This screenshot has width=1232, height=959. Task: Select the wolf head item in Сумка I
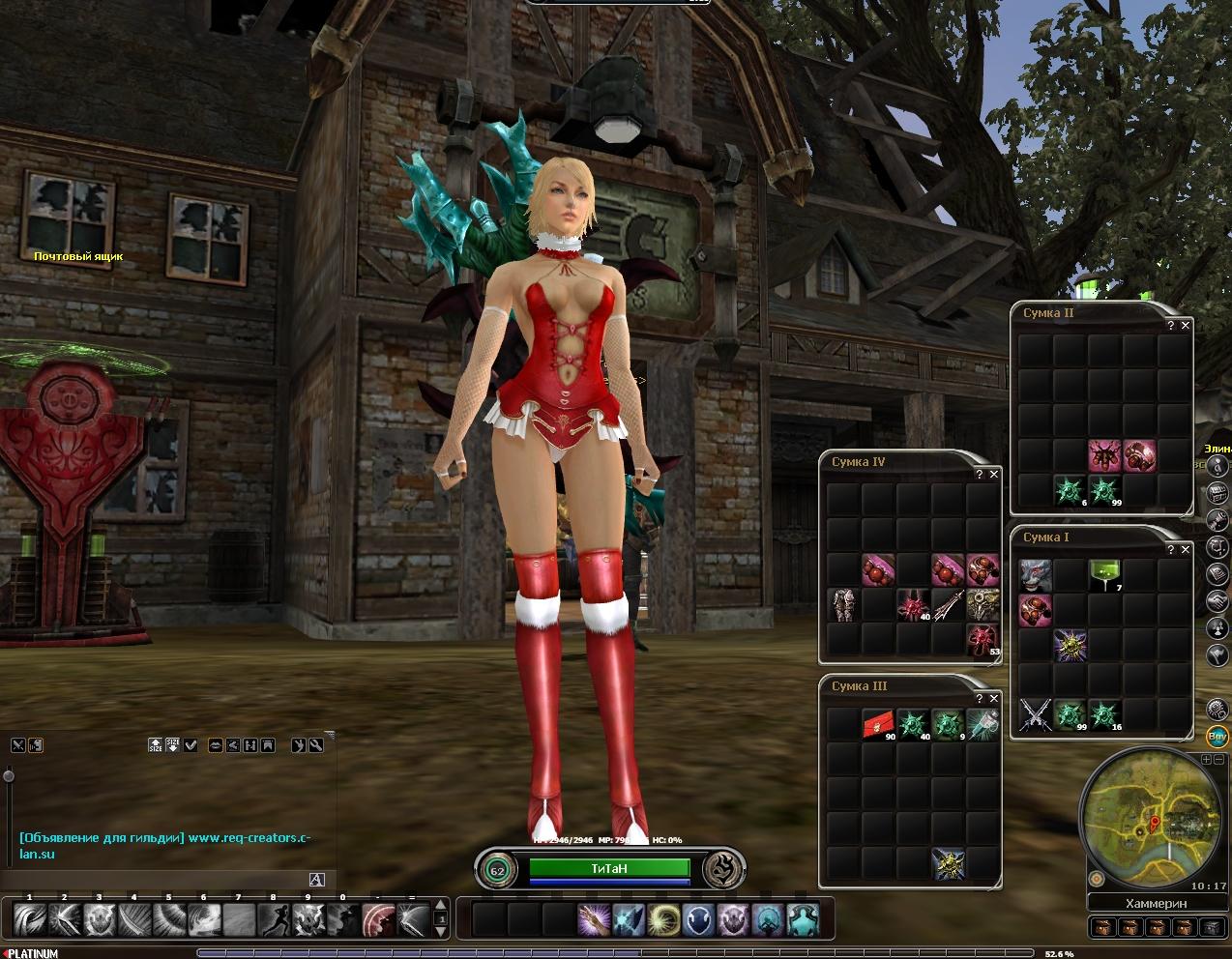point(1035,575)
